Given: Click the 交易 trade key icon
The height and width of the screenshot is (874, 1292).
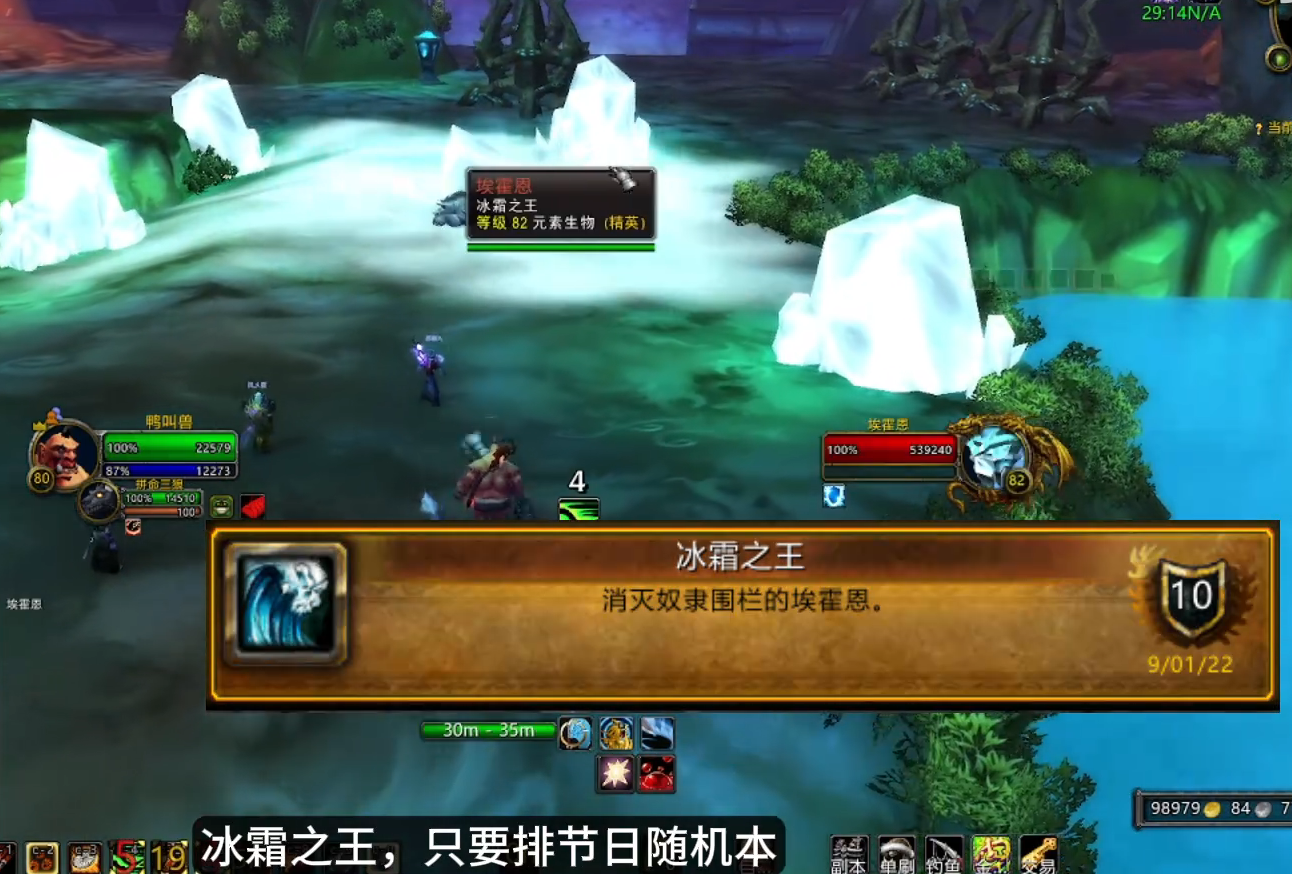Looking at the screenshot, I should [1037, 852].
